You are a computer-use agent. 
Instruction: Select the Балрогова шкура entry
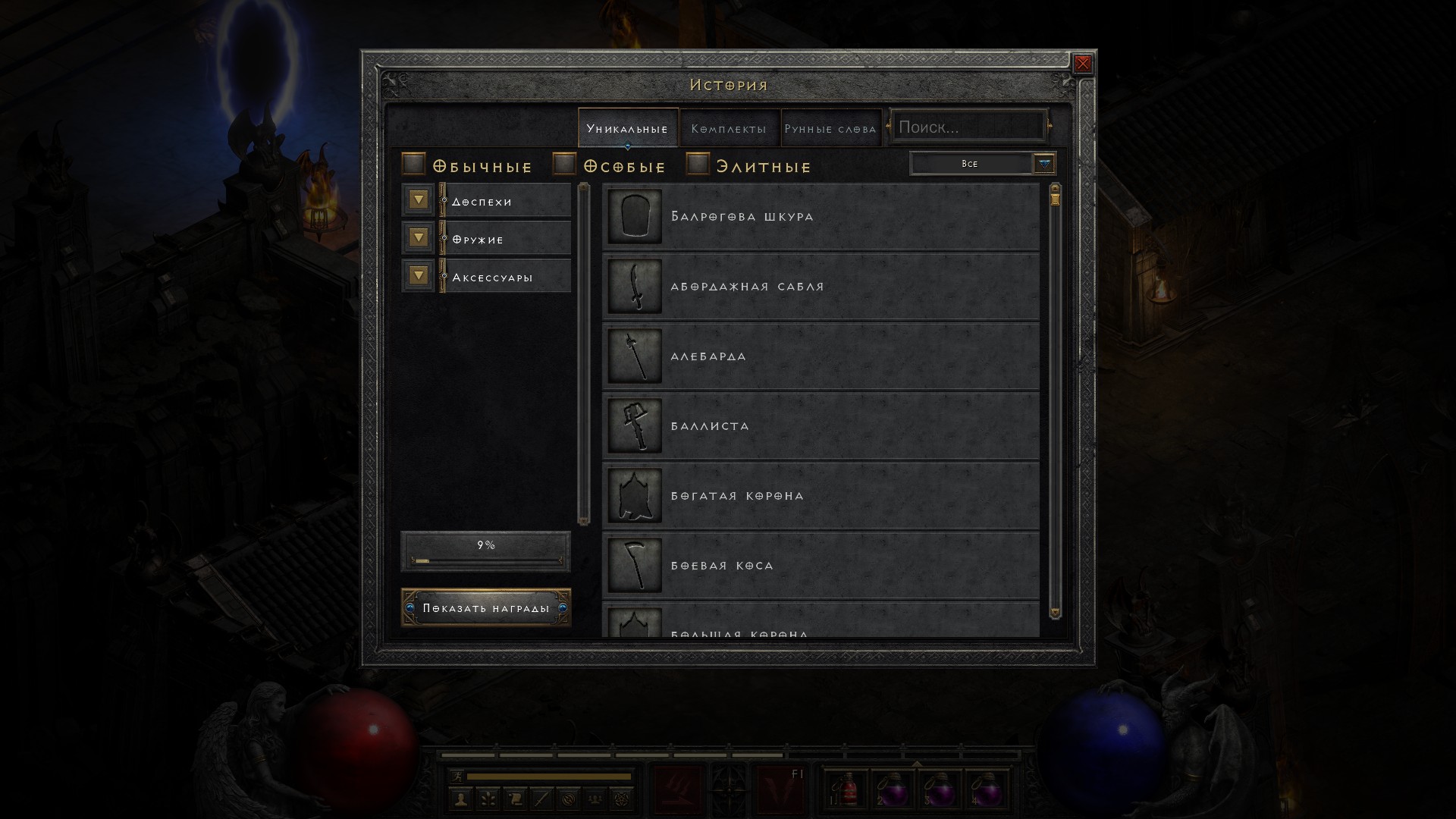[821, 217]
